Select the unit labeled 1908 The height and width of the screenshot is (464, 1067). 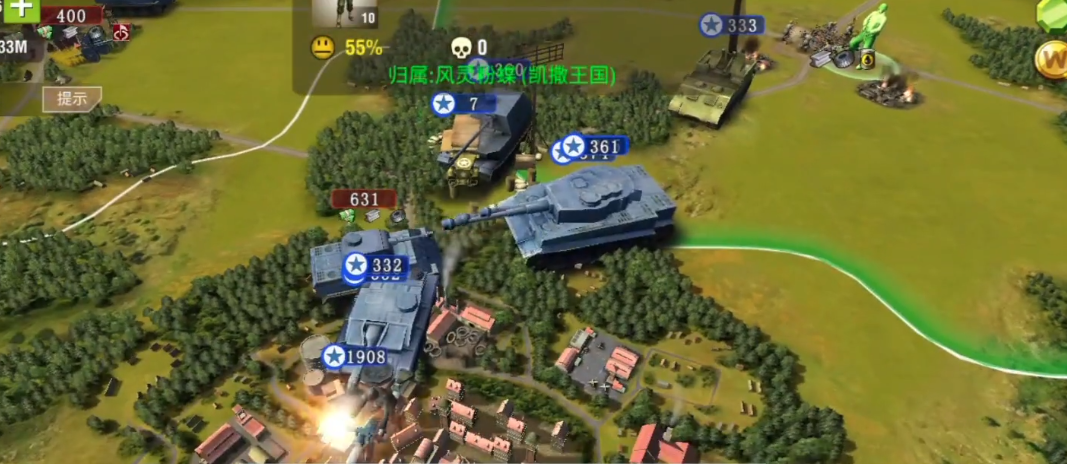[x=355, y=357]
